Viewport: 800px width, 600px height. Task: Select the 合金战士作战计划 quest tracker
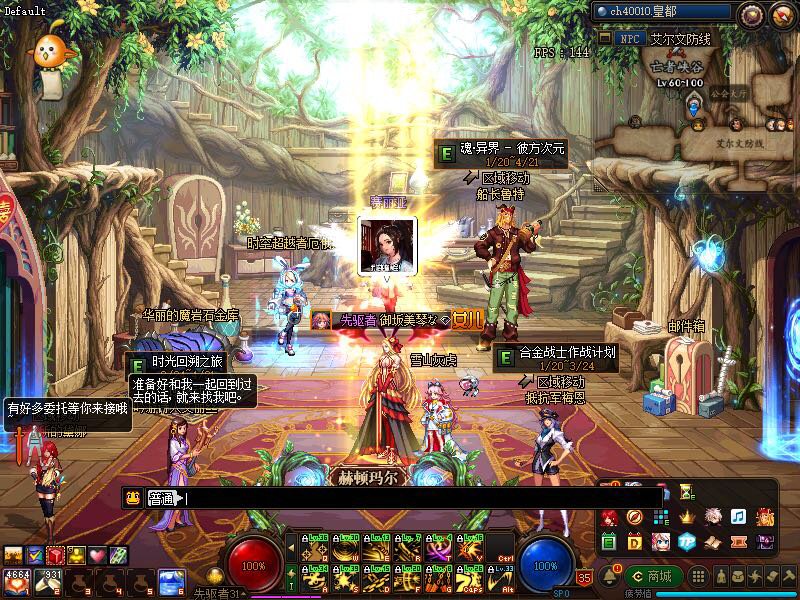pos(556,357)
